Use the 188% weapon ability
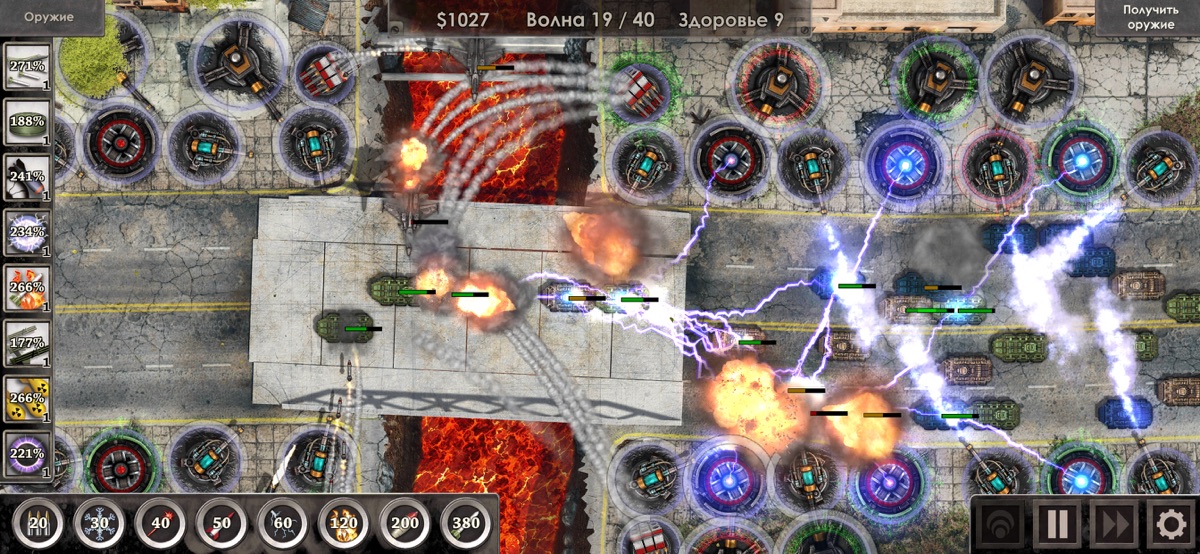 27,121
